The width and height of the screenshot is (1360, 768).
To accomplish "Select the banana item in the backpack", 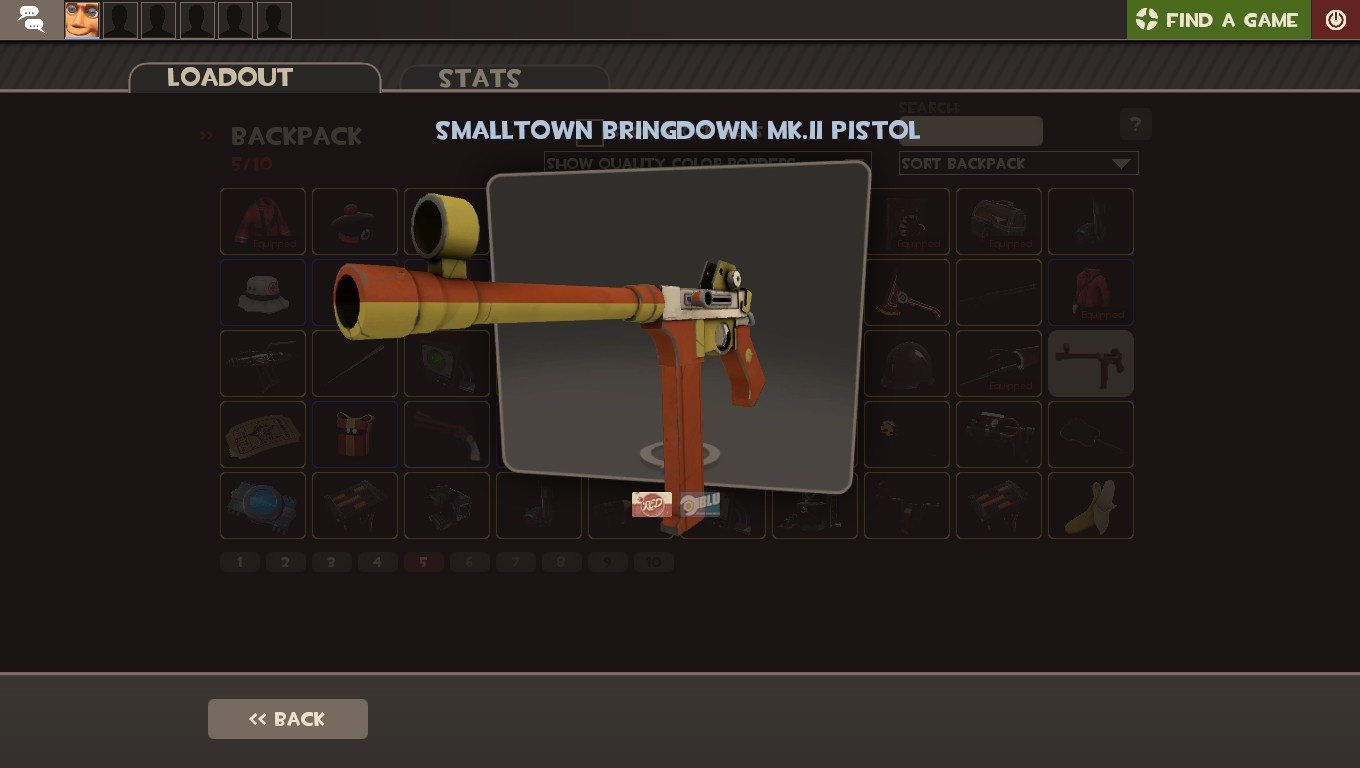I will [x=1091, y=505].
